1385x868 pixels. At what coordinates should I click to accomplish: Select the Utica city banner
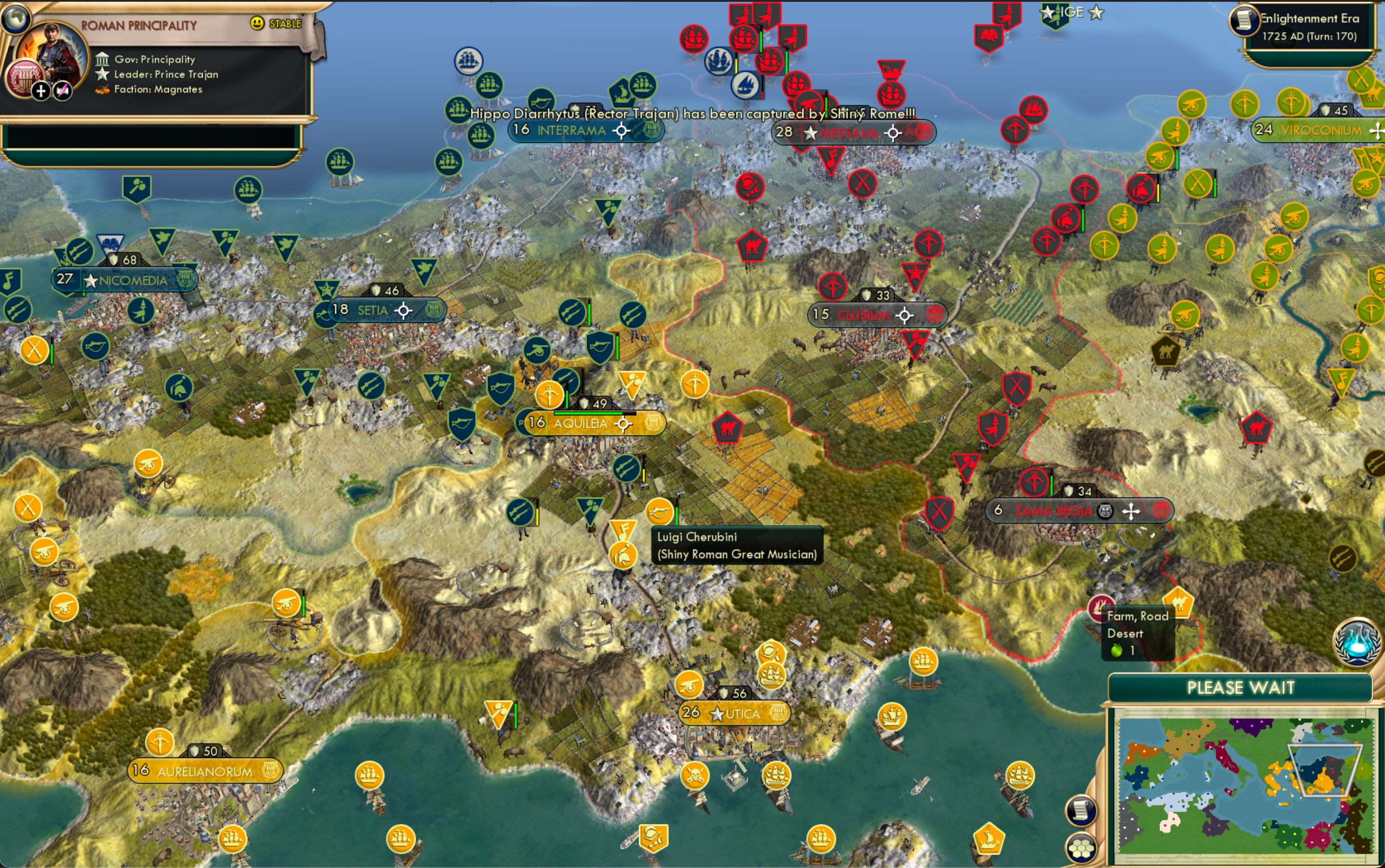tap(735, 712)
